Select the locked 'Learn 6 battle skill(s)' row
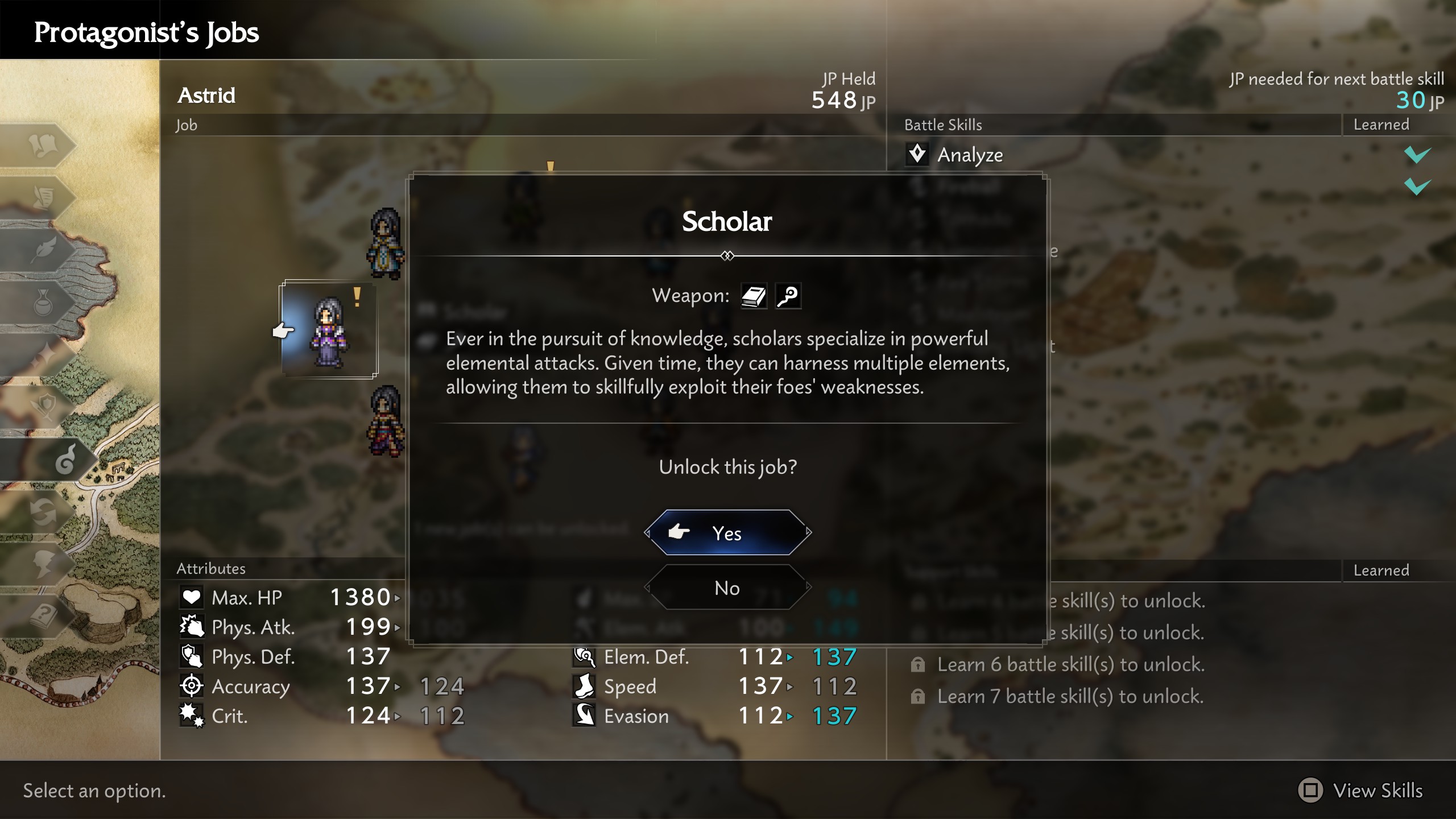The image size is (1456, 819). click(1070, 664)
